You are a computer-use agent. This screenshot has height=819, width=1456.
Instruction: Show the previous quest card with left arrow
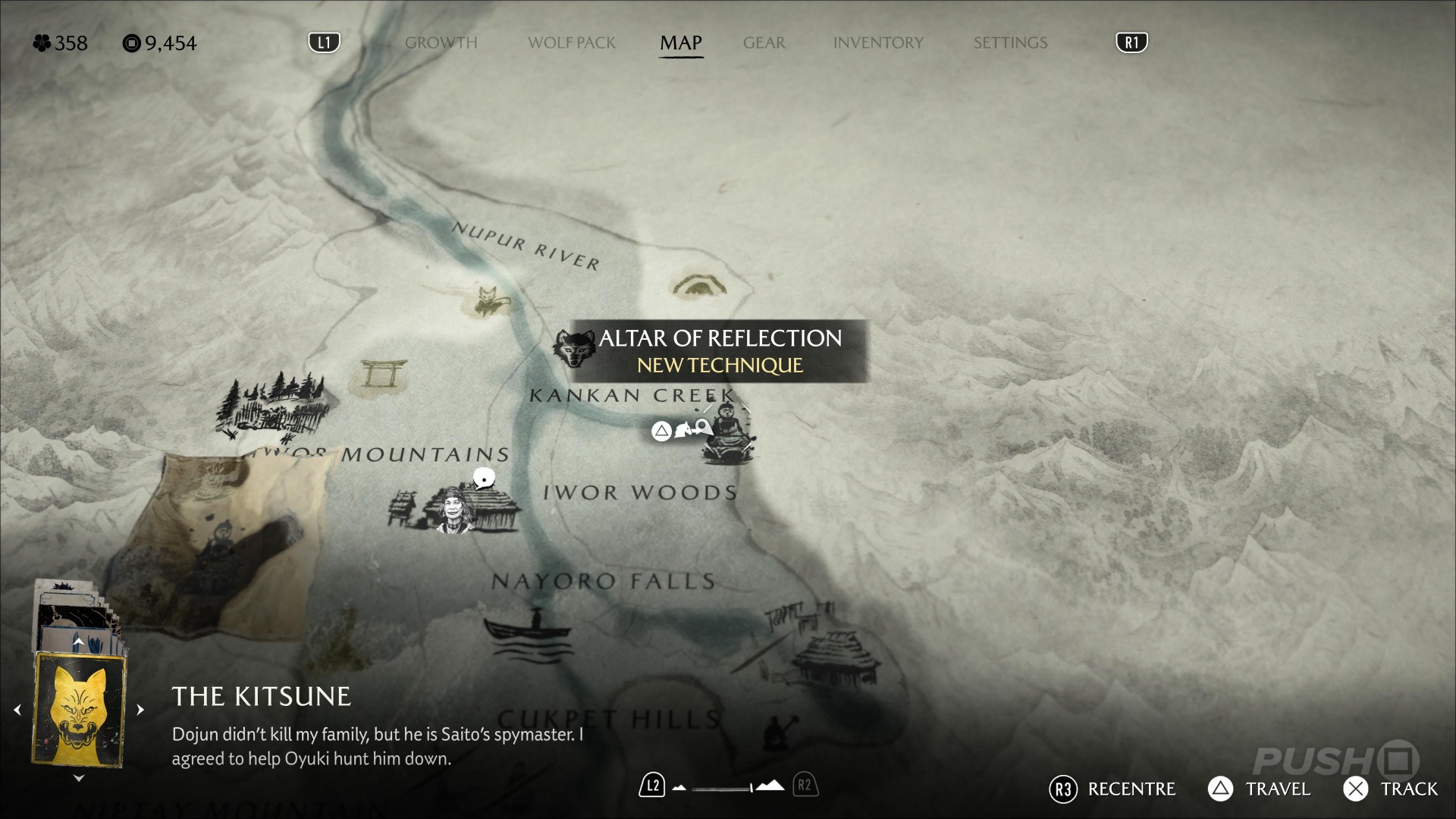(x=17, y=710)
